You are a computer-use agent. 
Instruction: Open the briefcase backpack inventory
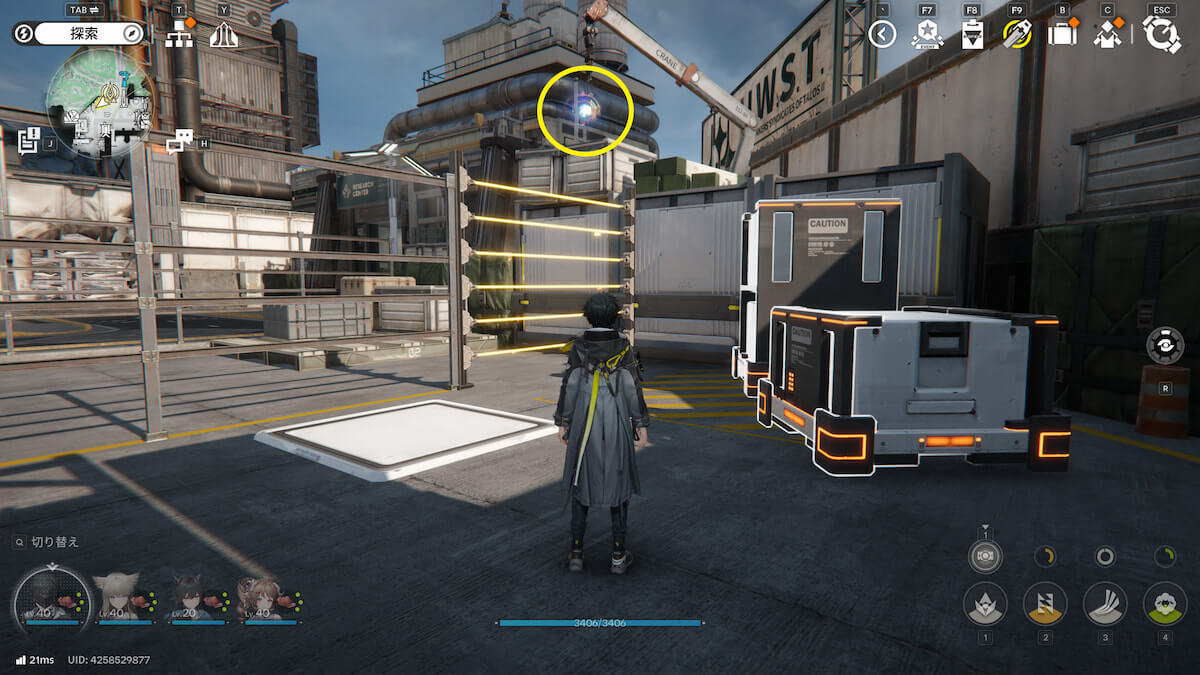click(1061, 34)
